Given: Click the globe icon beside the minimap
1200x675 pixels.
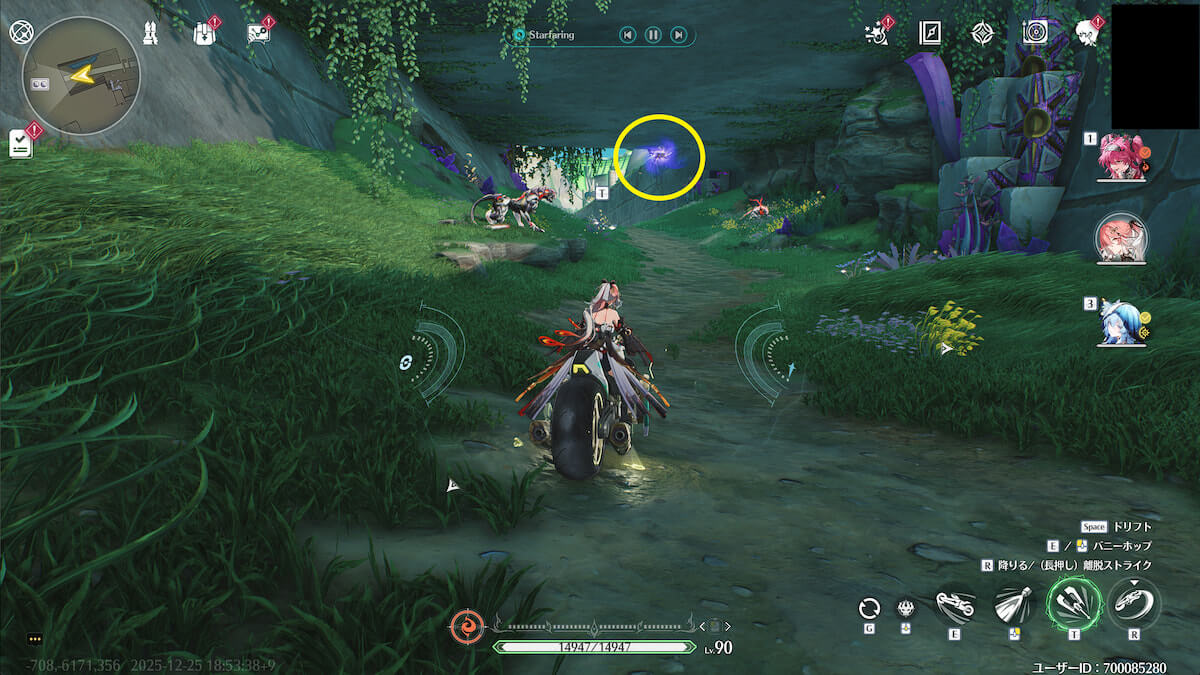Looking at the screenshot, I should coord(21,31).
